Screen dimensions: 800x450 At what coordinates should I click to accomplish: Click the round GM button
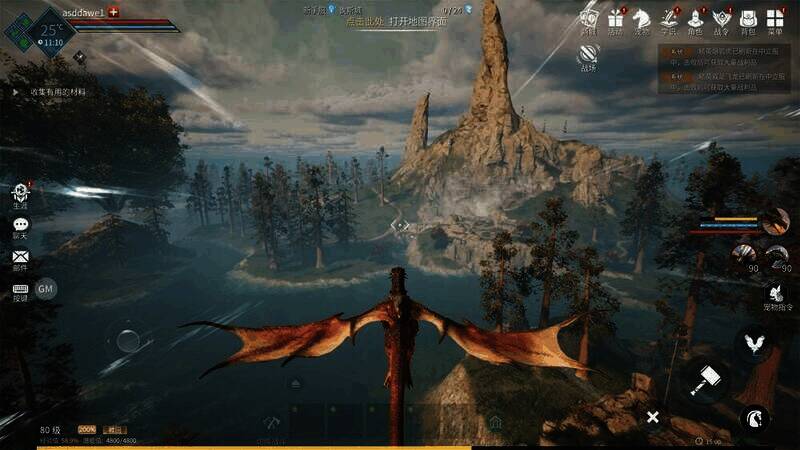(46, 289)
